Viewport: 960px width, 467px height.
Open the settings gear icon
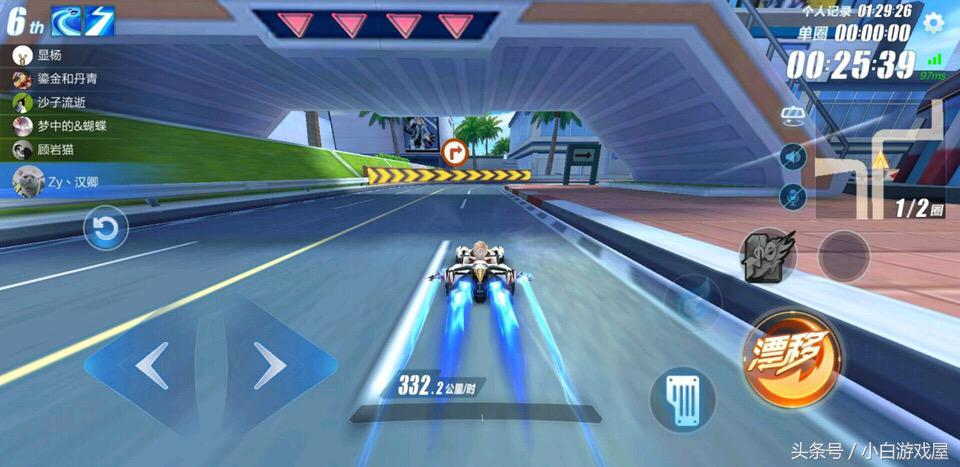click(933, 23)
